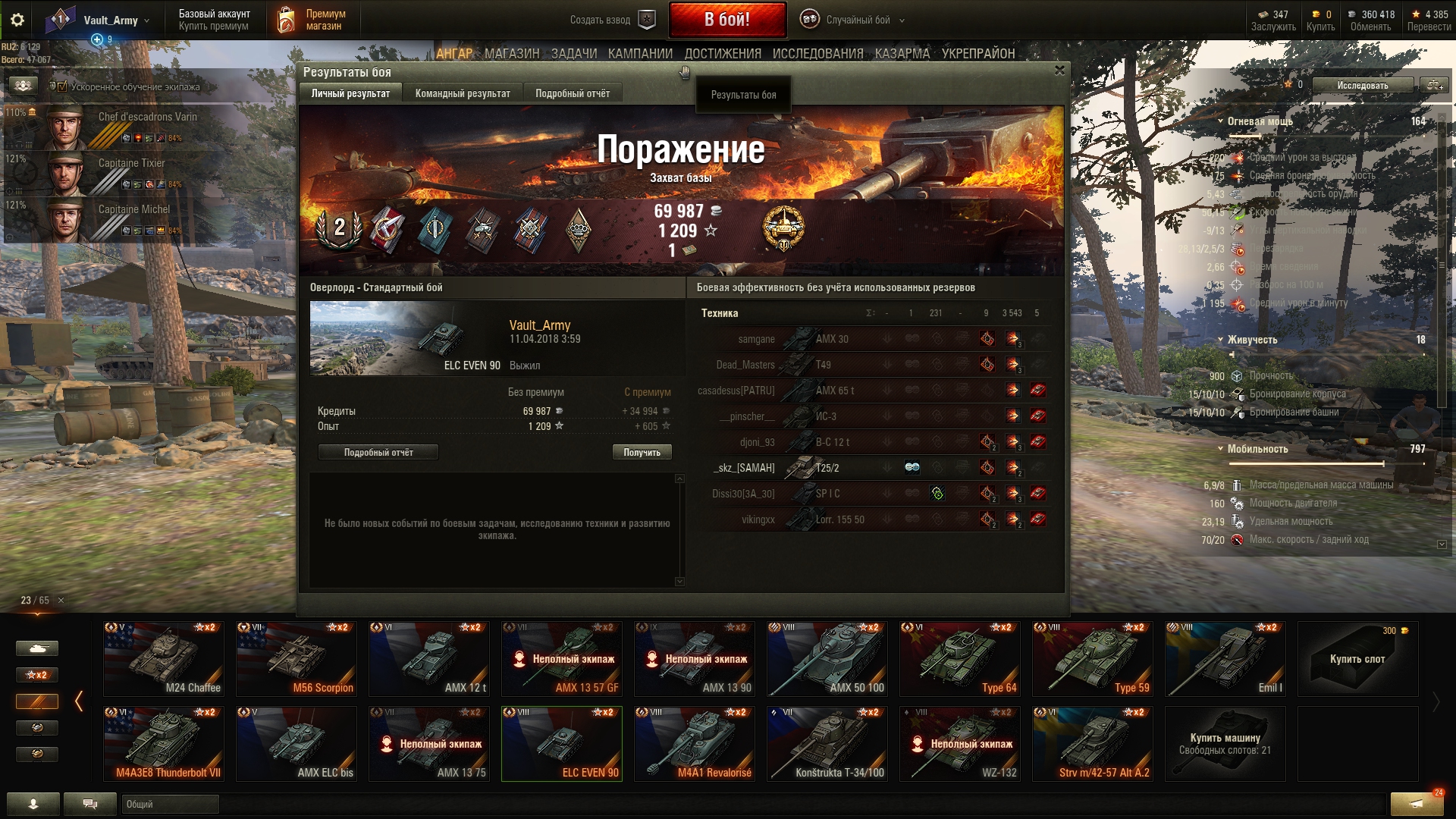Open the КАЗАРМА menu

902,53
